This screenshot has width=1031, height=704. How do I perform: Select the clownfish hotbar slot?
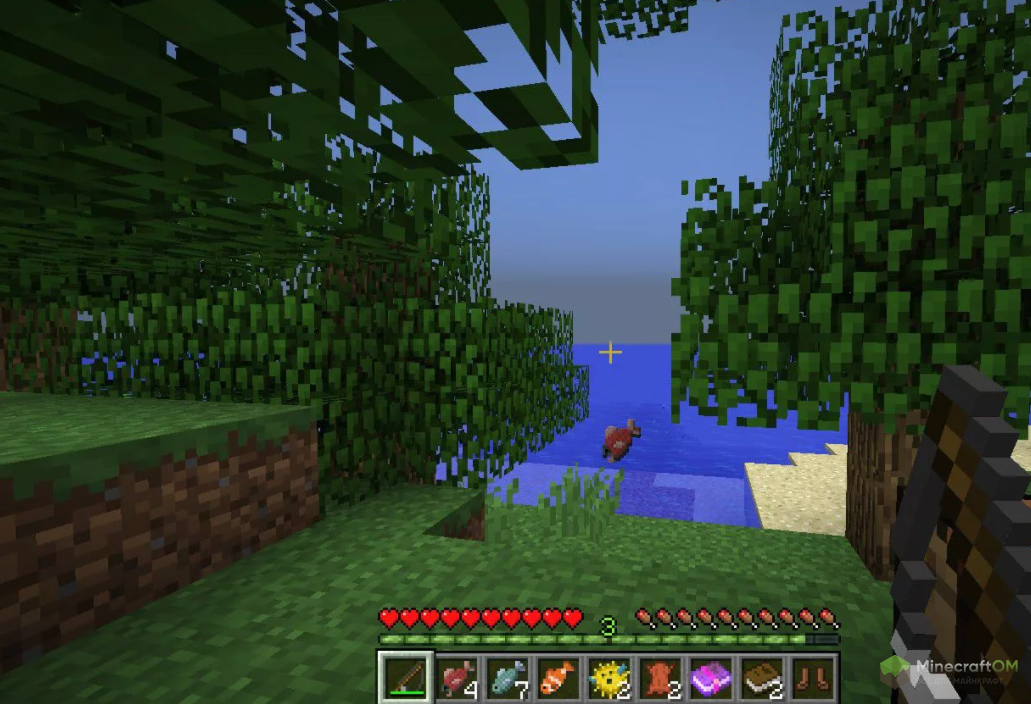coord(559,677)
